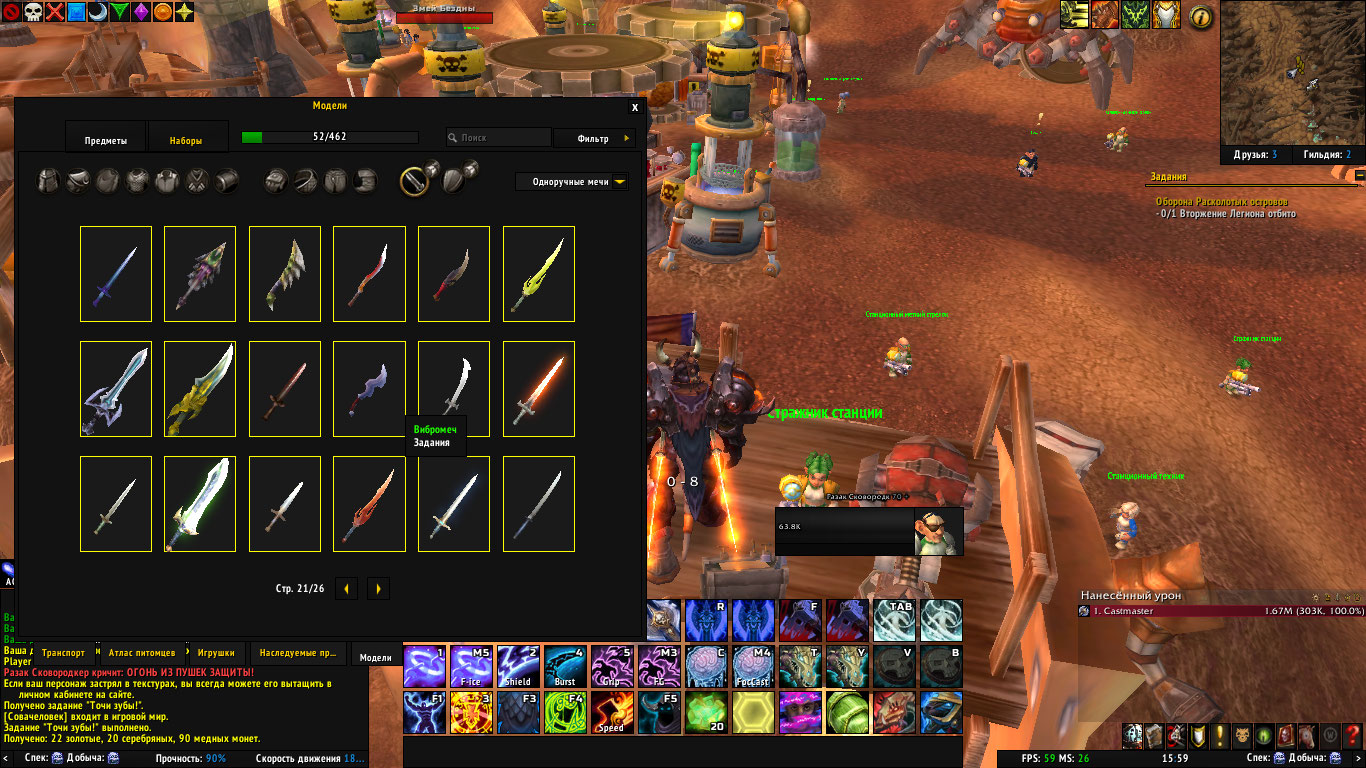Image resolution: width=1366 pixels, height=768 pixels.
Task: Select the skull raid marker icon
Action: click(34, 12)
